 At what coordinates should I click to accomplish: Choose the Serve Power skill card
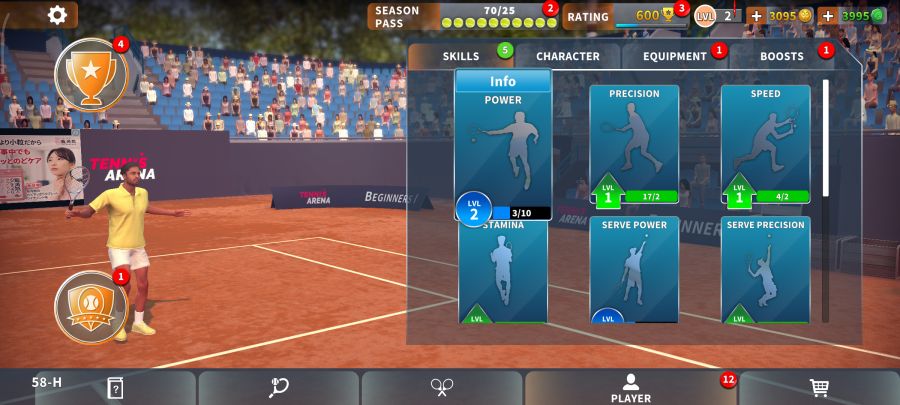point(634,270)
